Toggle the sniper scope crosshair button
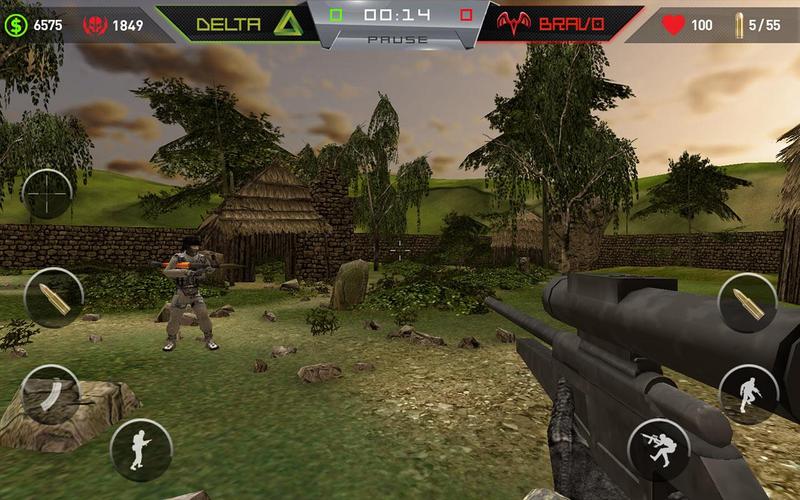800x500 pixels. (47, 194)
